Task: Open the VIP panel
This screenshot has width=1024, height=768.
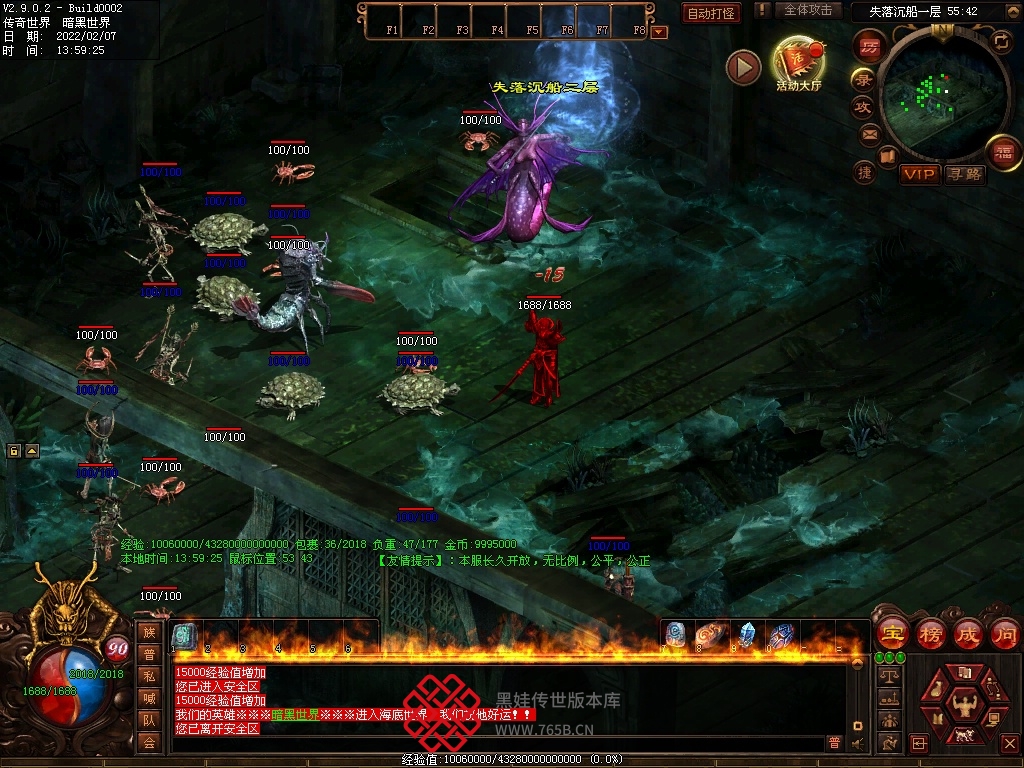Action: [x=919, y=174]
